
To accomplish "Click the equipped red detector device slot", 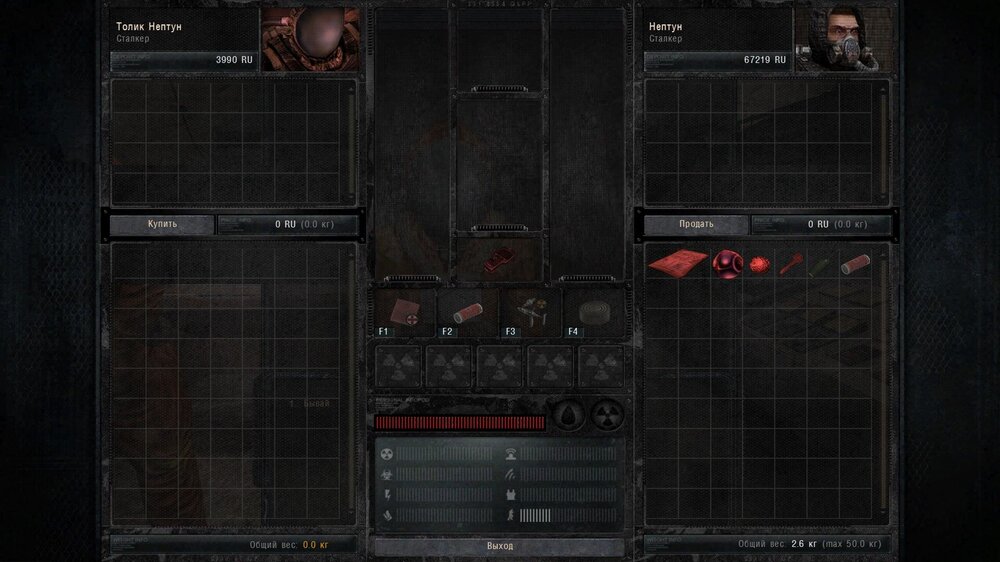I will [x=499, y=256].
